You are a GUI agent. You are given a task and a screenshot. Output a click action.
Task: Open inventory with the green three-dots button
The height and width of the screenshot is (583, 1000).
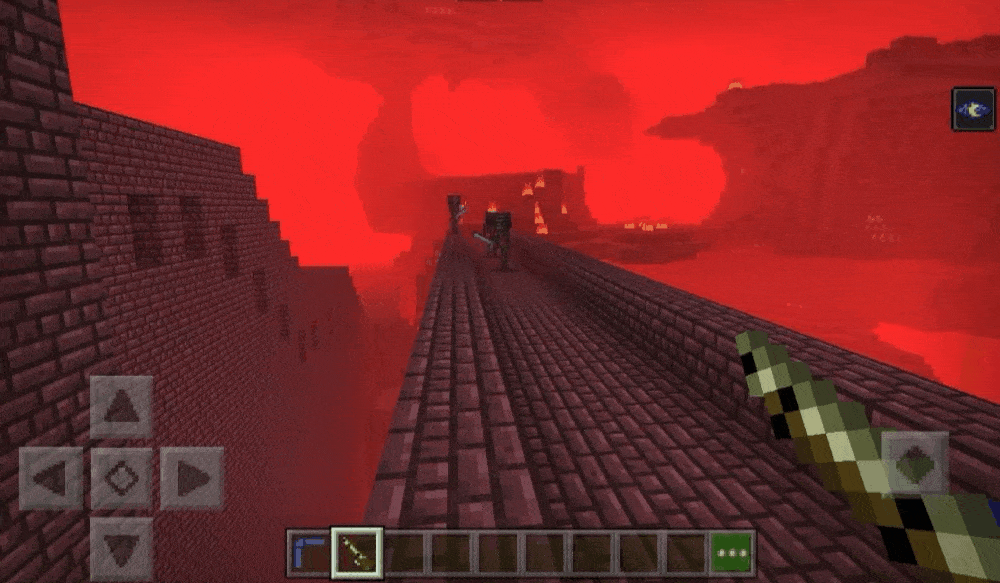(x=731, y=552)
